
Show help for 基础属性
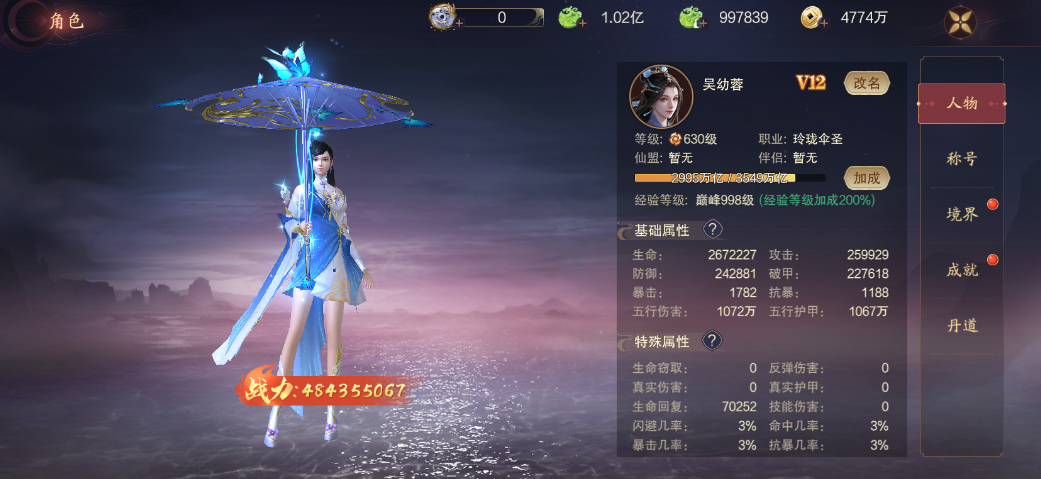tap(712, 230)
